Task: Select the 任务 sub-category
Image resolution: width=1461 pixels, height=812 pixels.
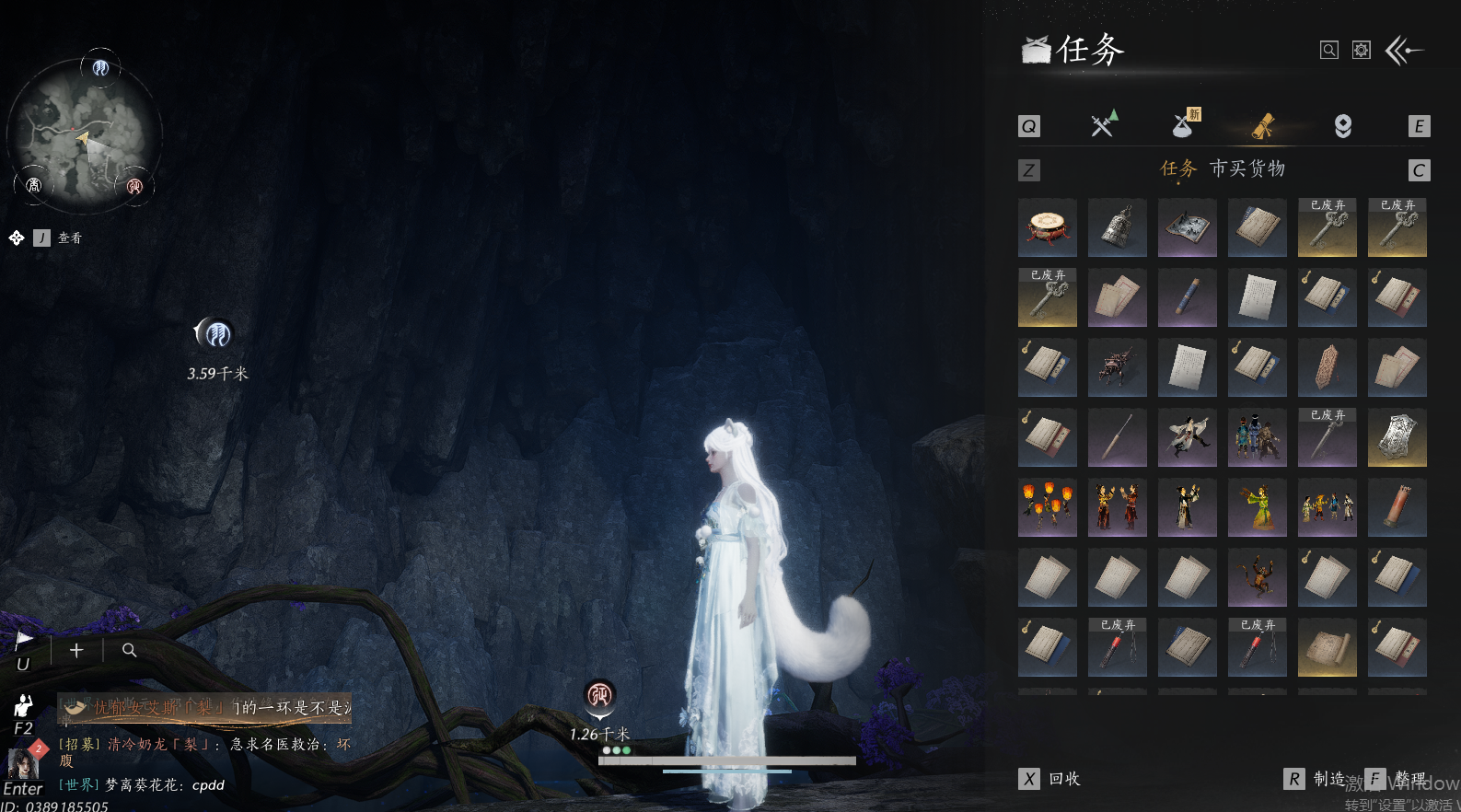Action: 1178,168
